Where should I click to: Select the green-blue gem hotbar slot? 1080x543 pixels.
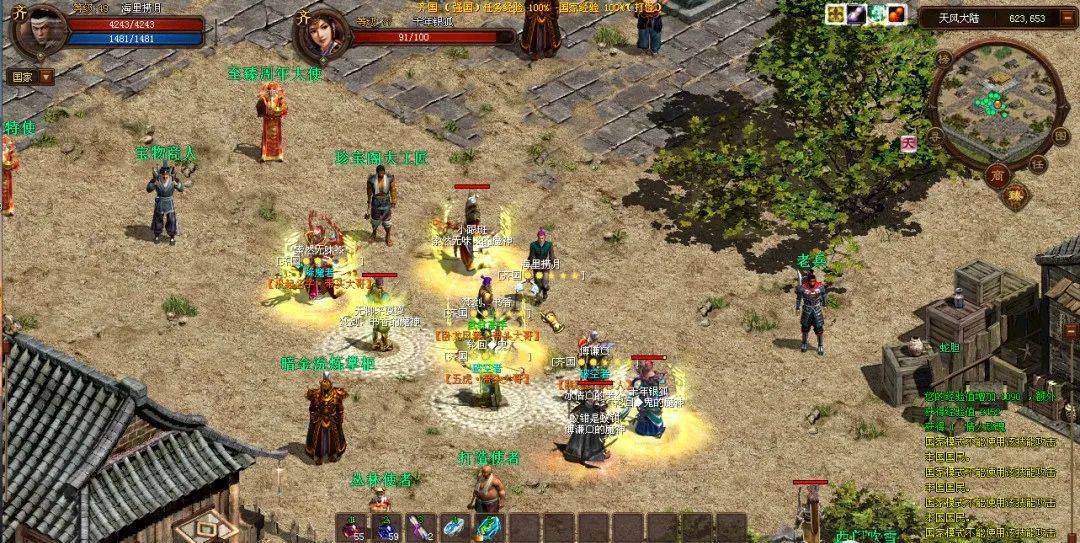[488, 527]
